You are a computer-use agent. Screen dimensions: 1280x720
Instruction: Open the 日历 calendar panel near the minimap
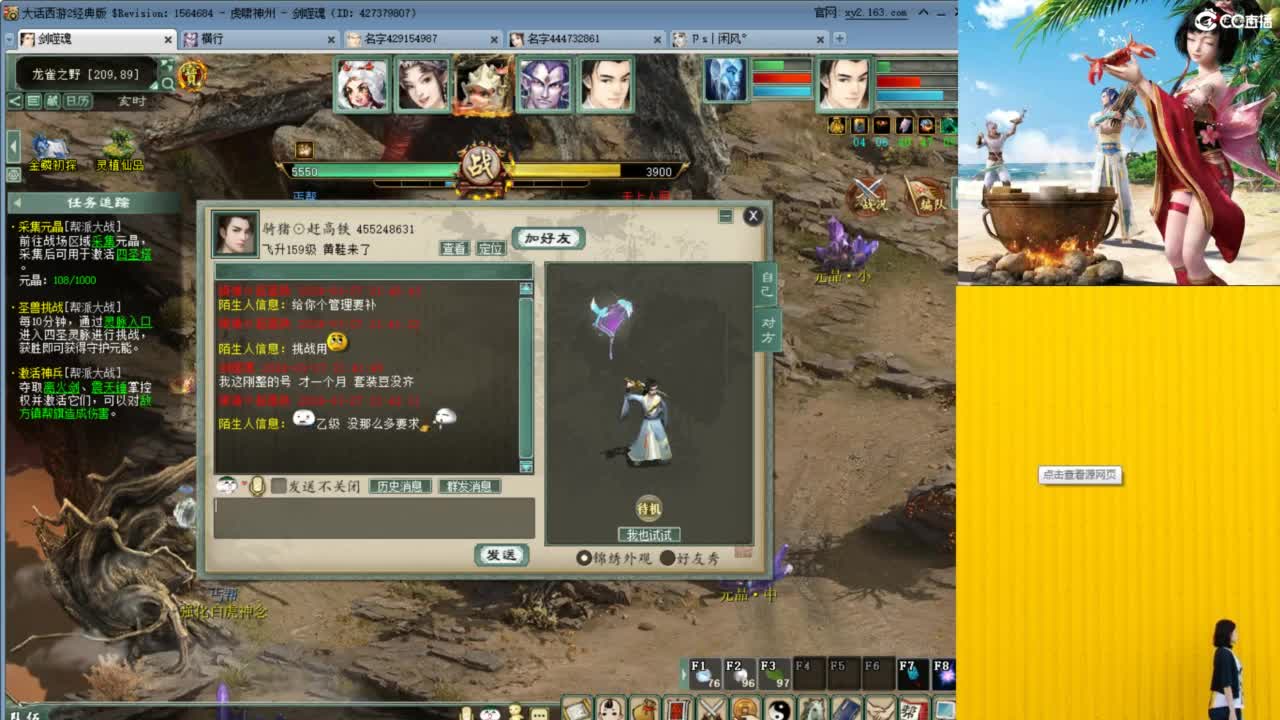pyautogui.click(x=78, y=98)
